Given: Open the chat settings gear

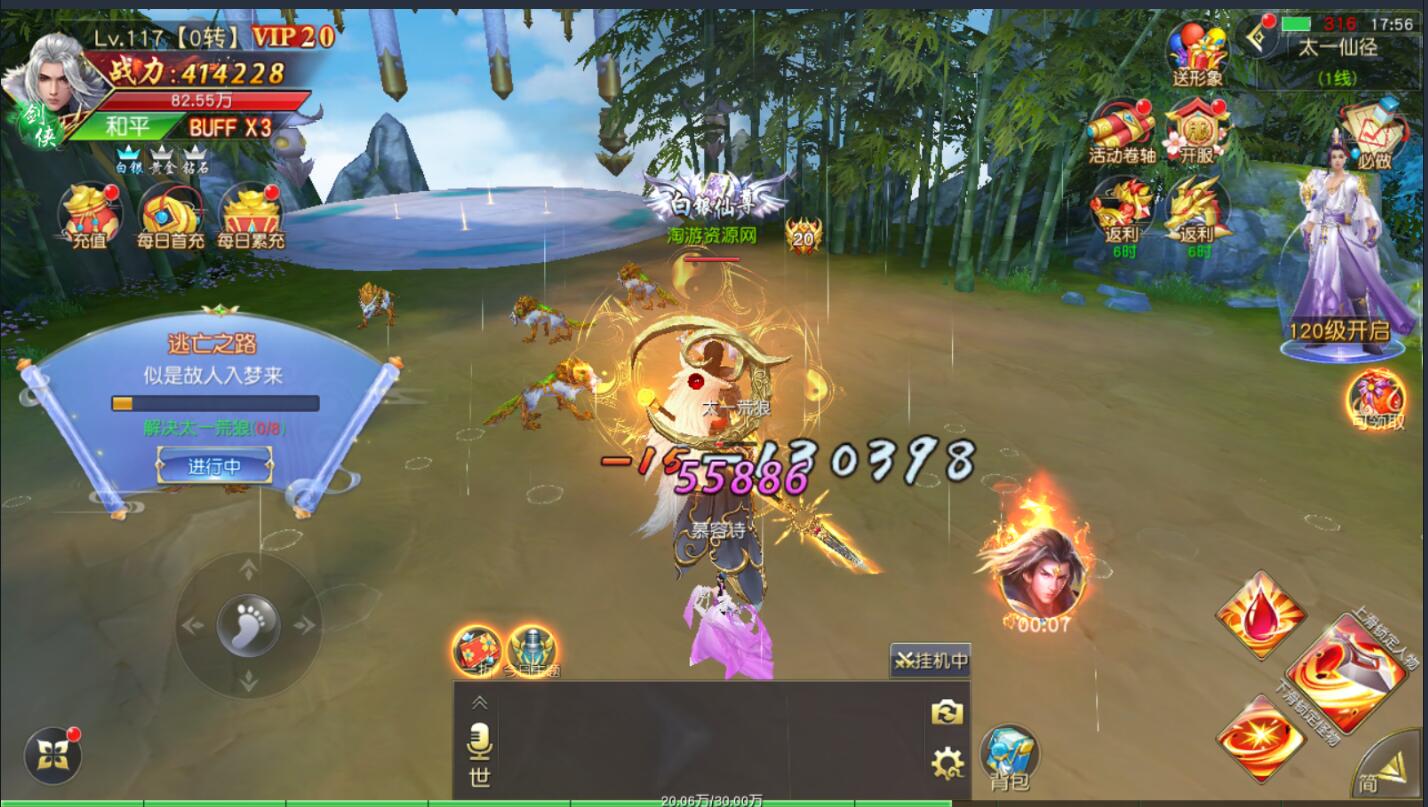Looking at the screenshot, I should [946, 763].
